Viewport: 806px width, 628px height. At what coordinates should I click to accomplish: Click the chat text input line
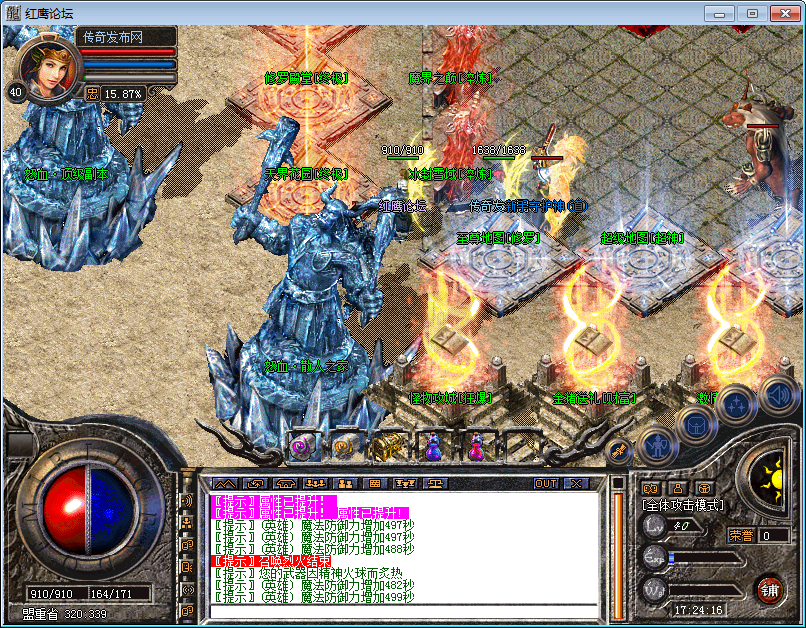pyautogui.click(x=400, y=611)
